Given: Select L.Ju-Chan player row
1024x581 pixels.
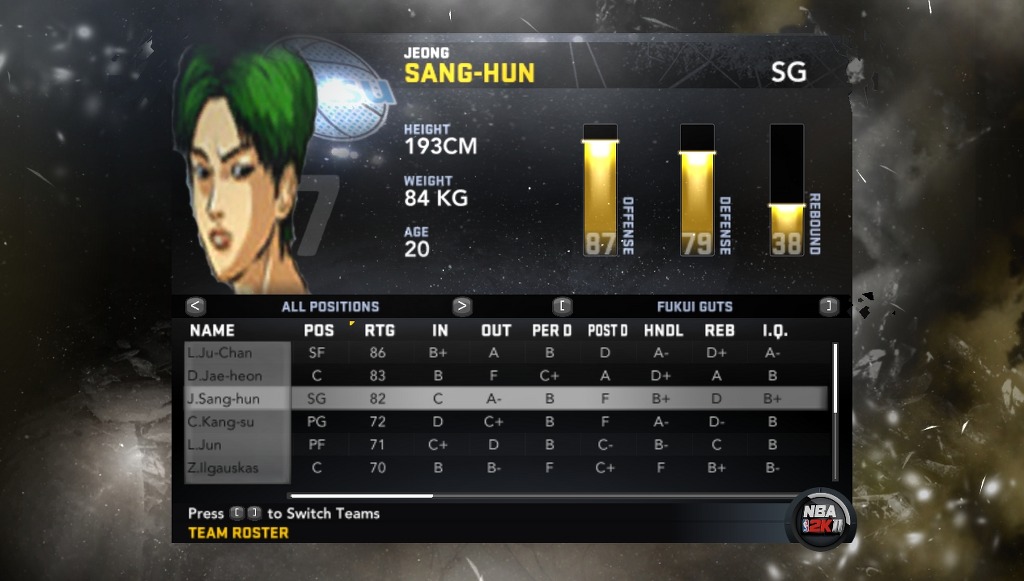Looking at the screenshot, I should [238, 353].
